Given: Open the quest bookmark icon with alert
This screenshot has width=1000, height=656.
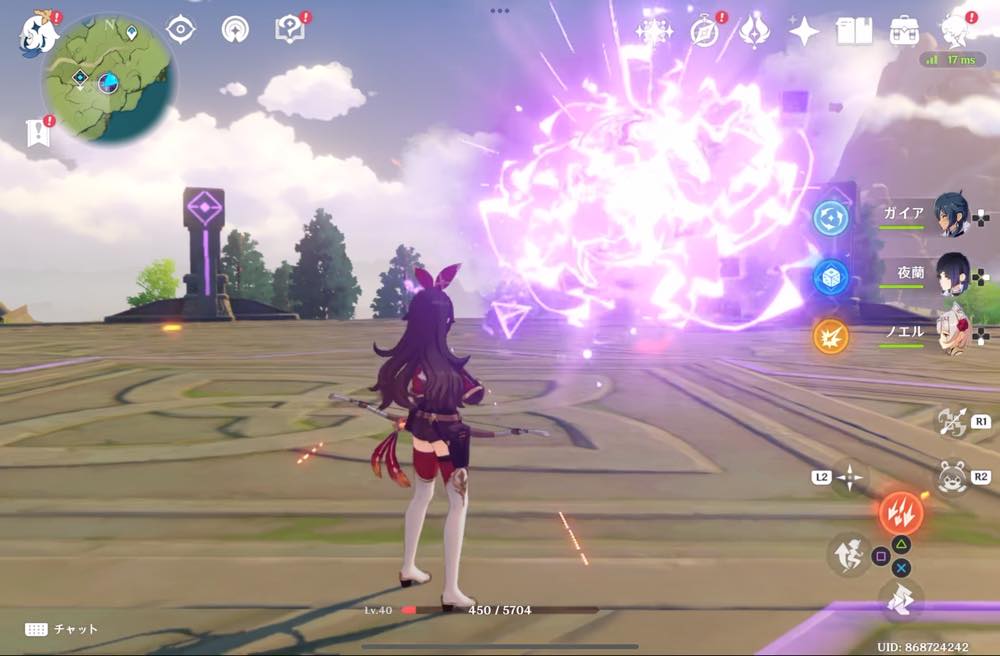Looking at the screenshot, I should pyautogui.click(x=38, y=131).
